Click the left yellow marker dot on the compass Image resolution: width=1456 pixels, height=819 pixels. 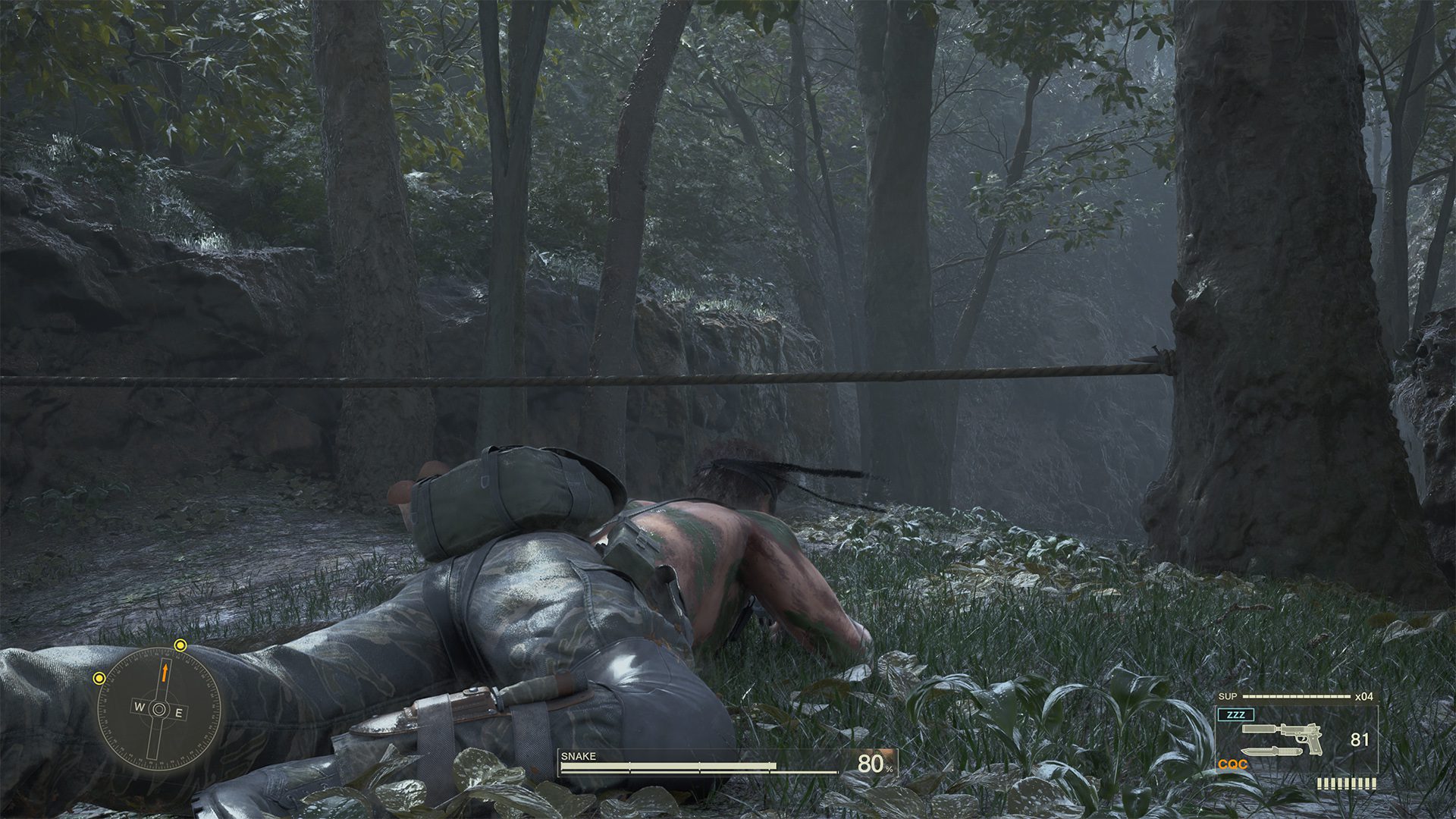[99, 678]
